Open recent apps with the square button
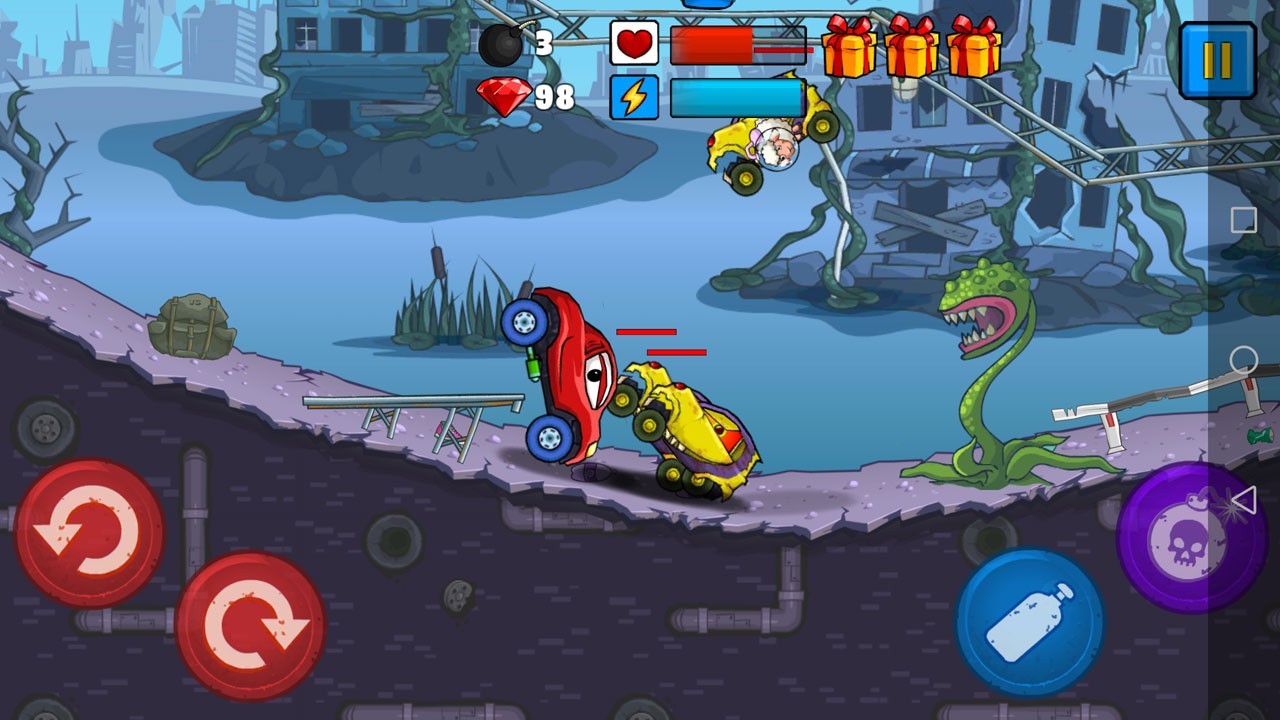The height and width of the screenshot is (720, 1280). point(1244,220)
